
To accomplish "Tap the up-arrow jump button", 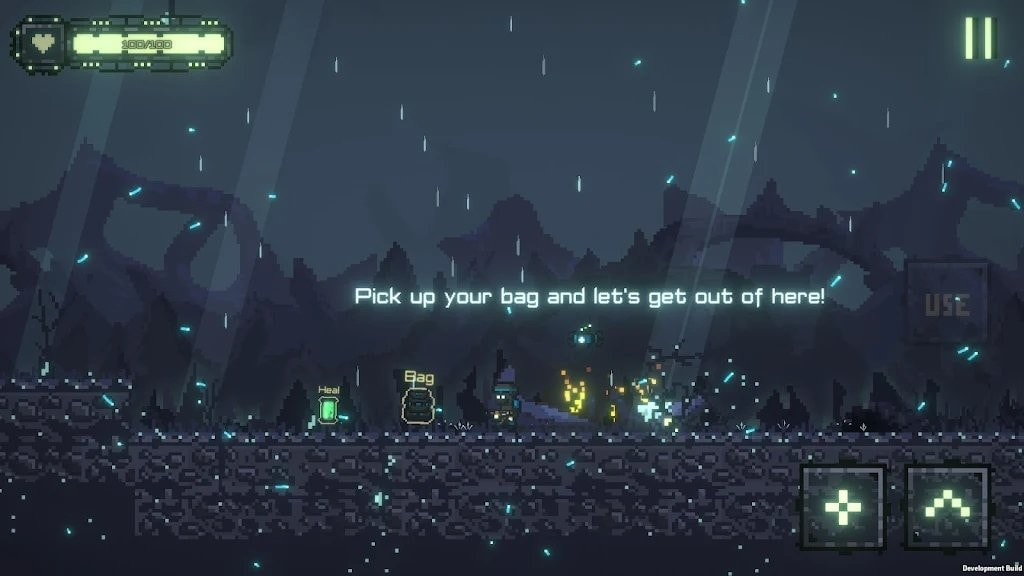I will click(x=947, y=508).
